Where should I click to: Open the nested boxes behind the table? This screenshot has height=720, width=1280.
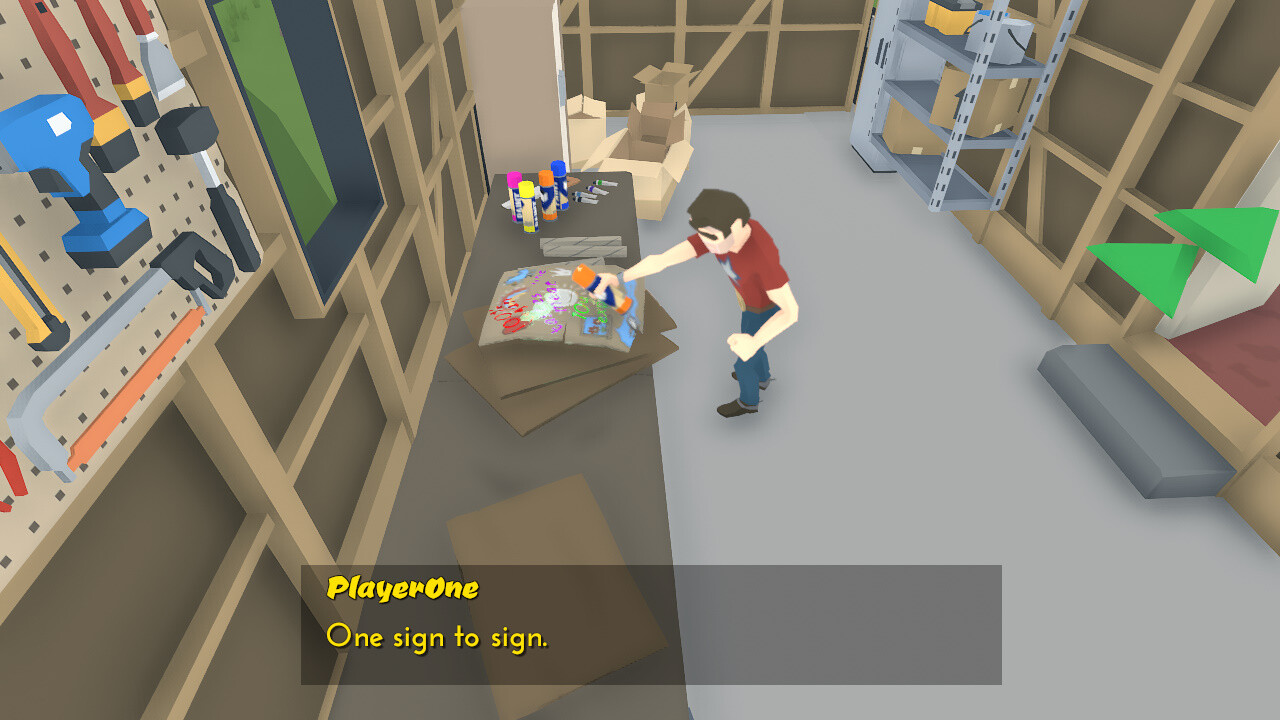[660, 105]
